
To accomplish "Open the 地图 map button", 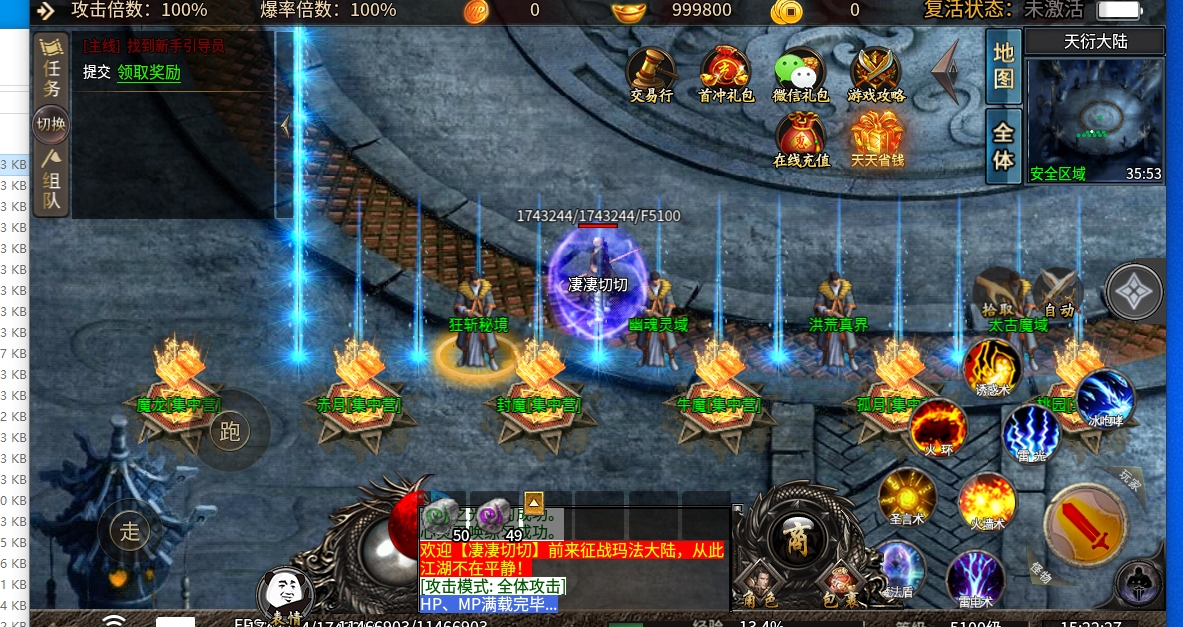I will [1003, 66].
